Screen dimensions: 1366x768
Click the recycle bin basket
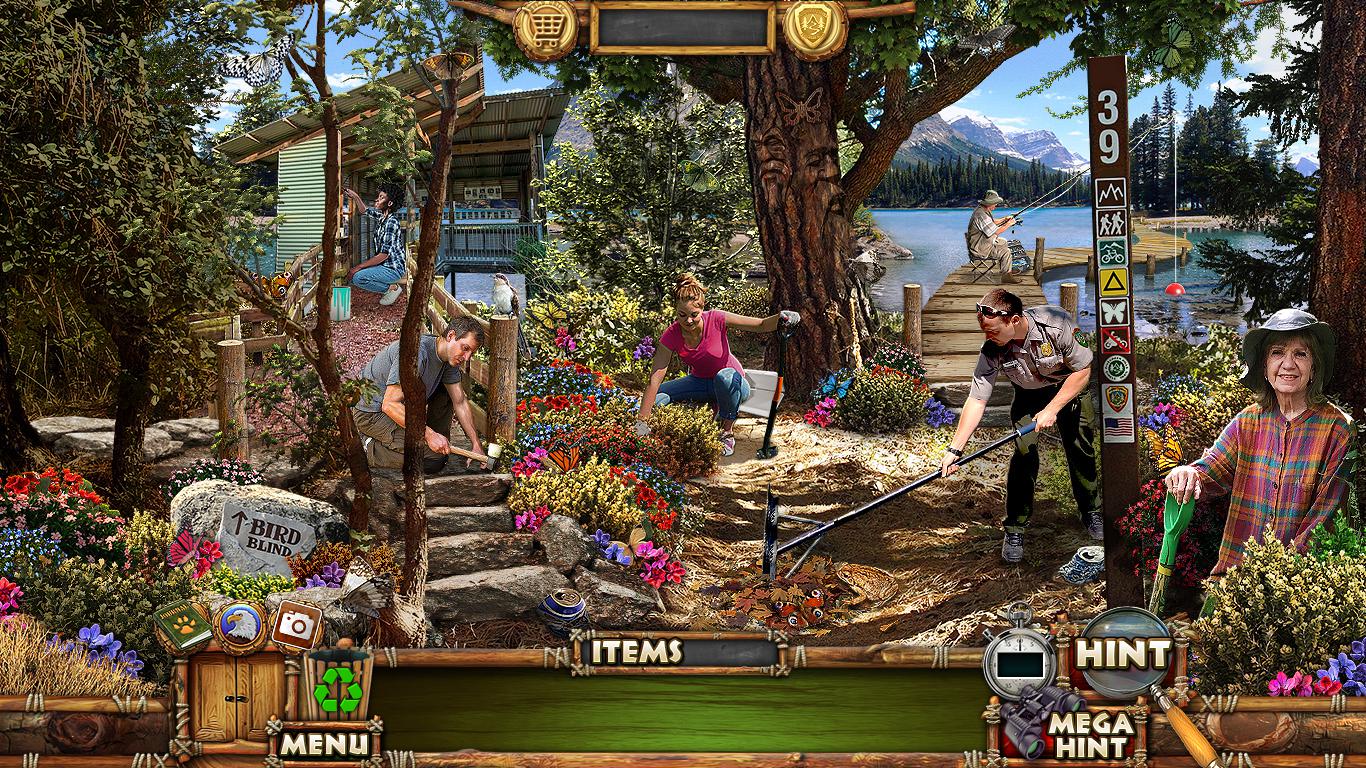pyautogui.click(x=338, y=687)
